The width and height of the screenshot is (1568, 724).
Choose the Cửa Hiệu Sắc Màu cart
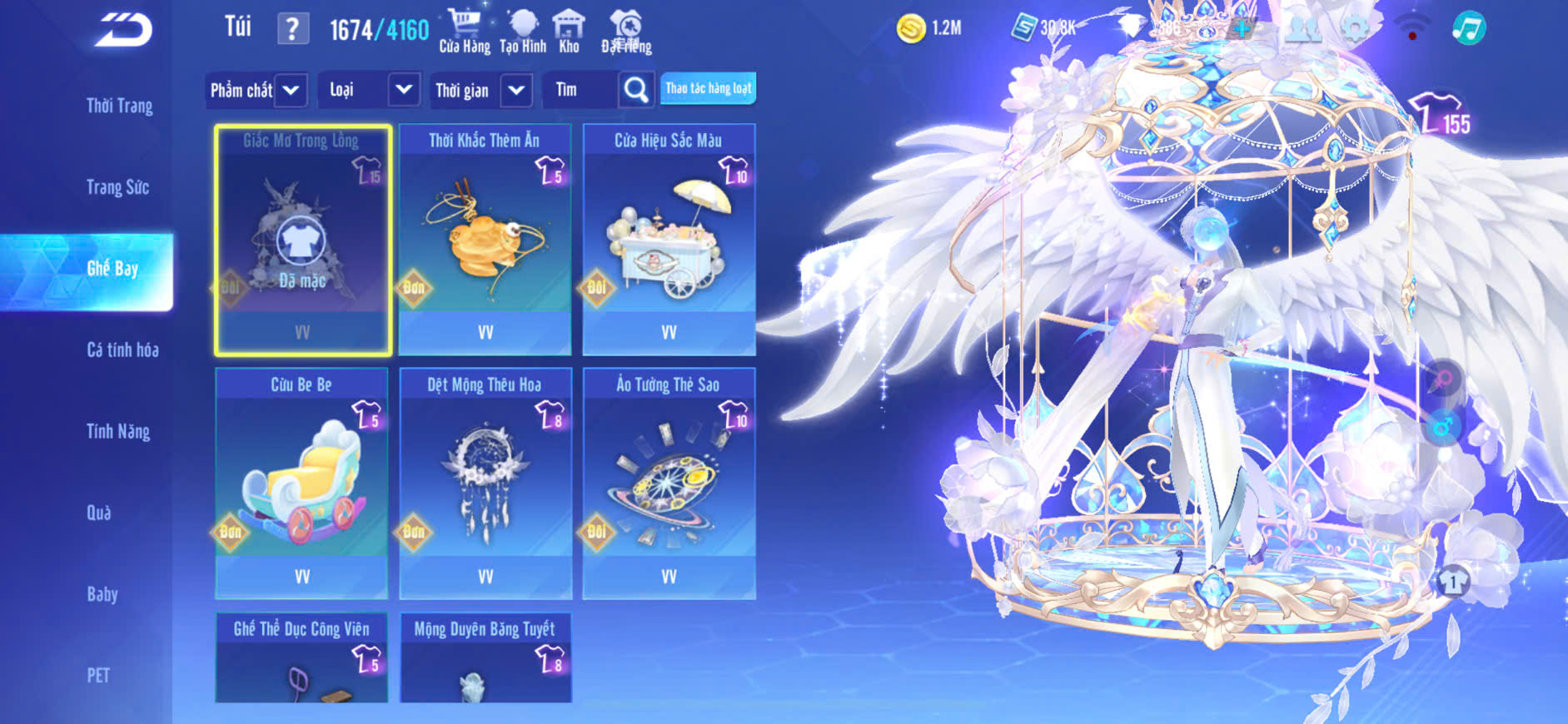point(669,240)
